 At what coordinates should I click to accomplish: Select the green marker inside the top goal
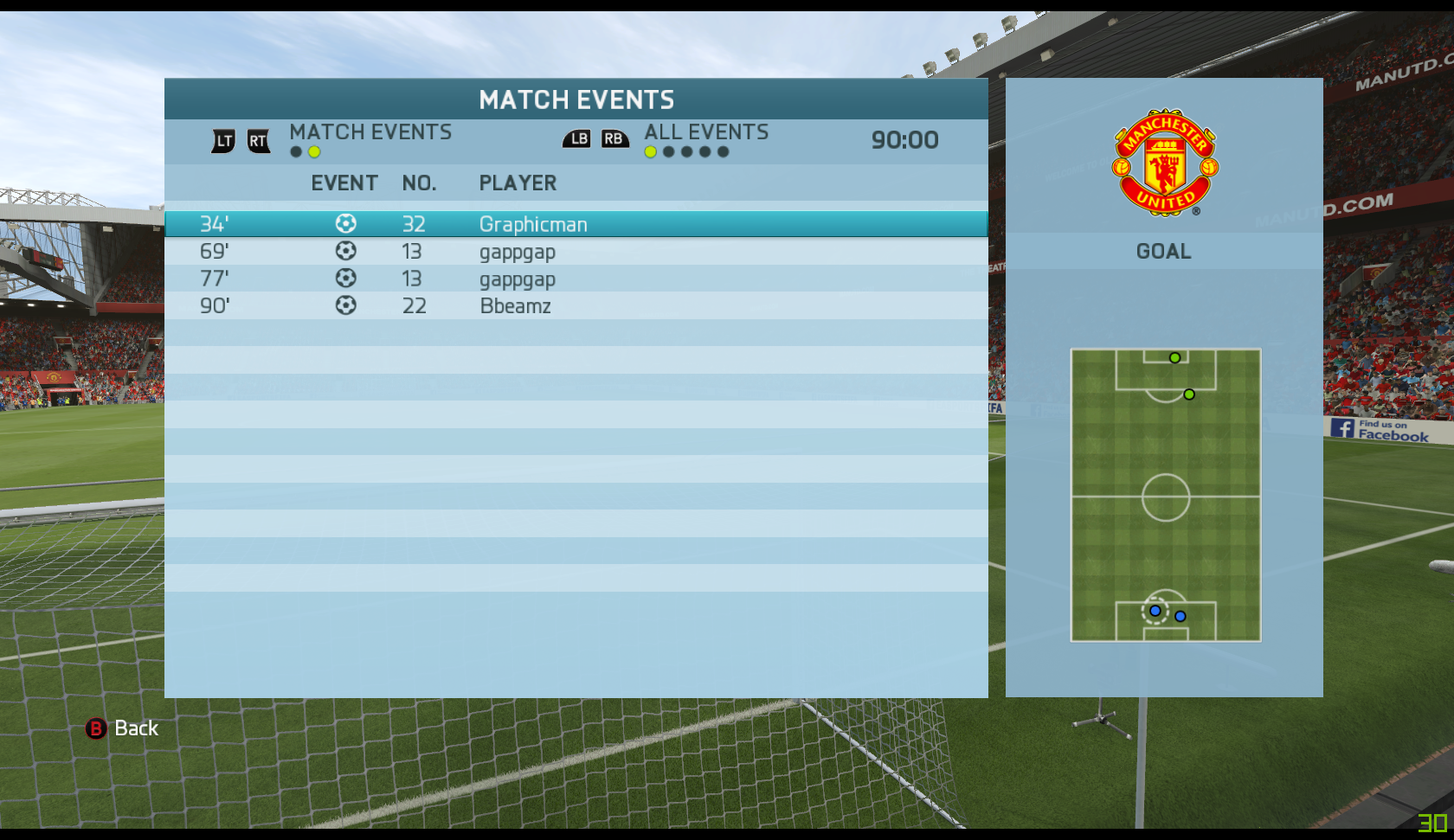point(1174,358)
